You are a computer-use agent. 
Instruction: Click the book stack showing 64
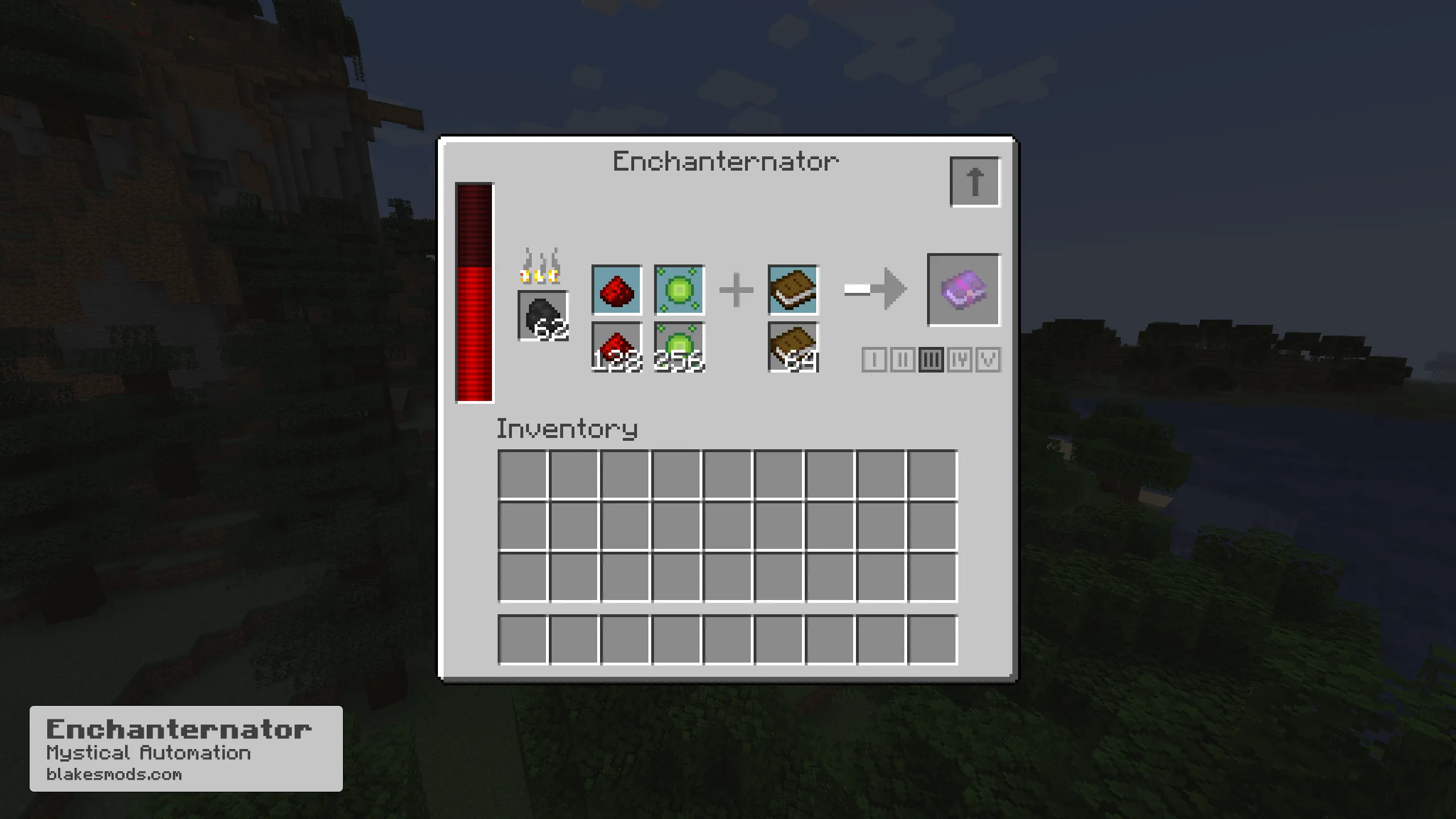[793, 345]
